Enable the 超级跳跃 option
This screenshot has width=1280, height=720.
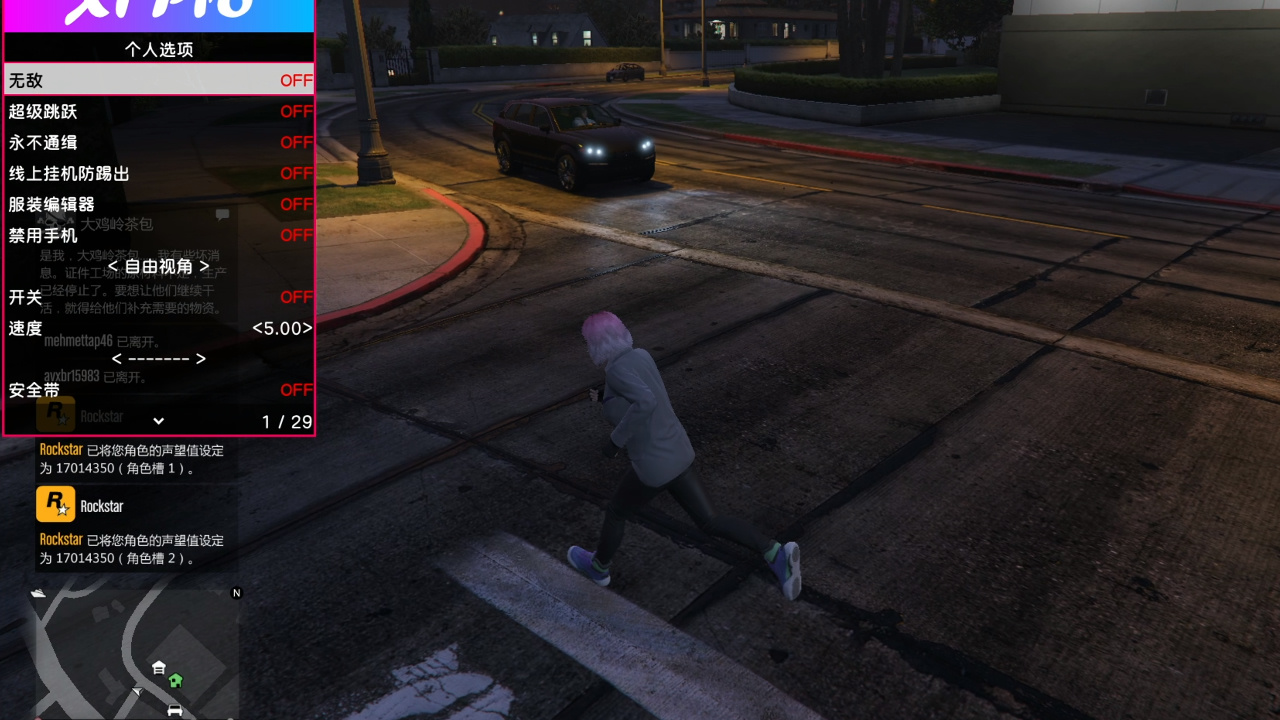(160, 111)
